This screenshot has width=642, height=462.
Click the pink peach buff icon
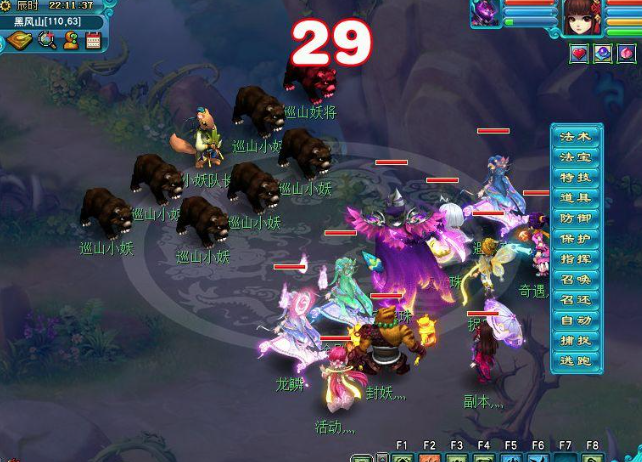(627, 54)
